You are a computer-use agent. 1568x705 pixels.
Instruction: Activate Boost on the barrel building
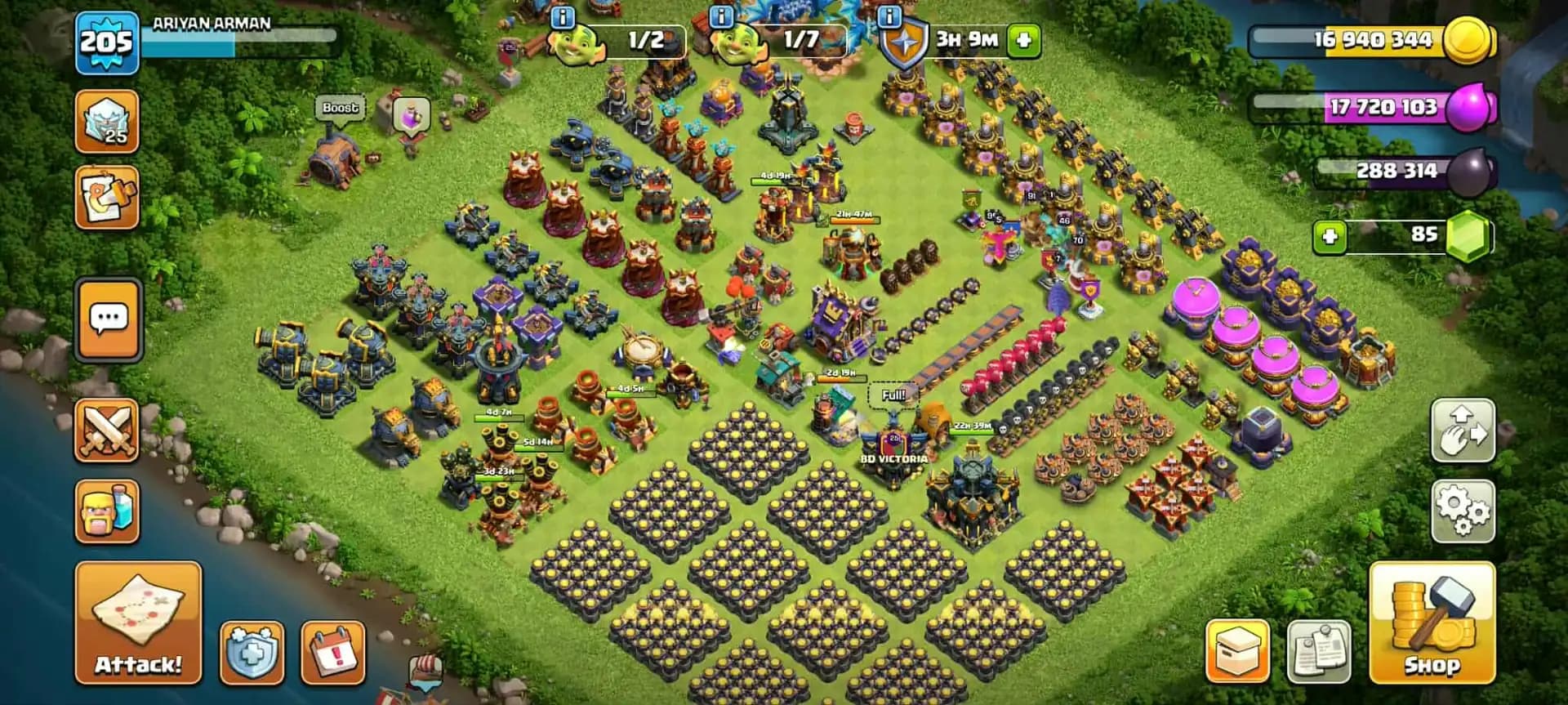[340, 107]
